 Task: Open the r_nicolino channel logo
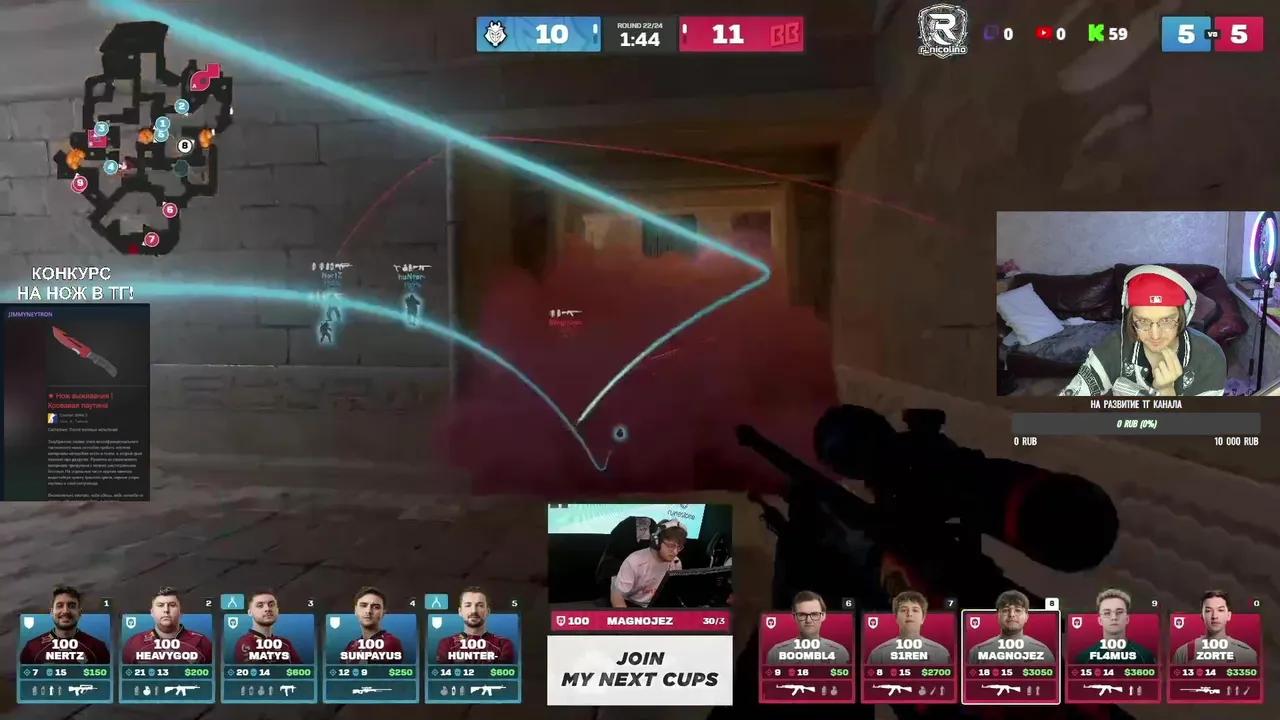(942, 31)
